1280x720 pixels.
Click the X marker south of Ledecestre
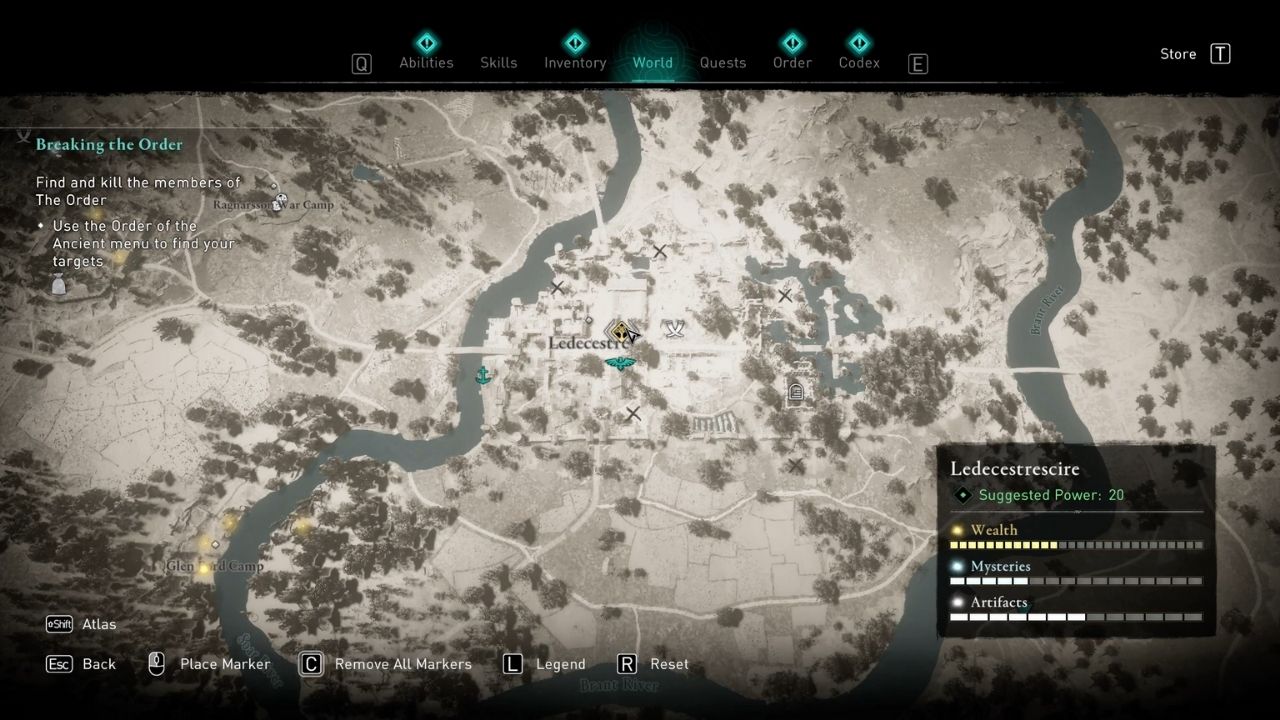point(632,413)
